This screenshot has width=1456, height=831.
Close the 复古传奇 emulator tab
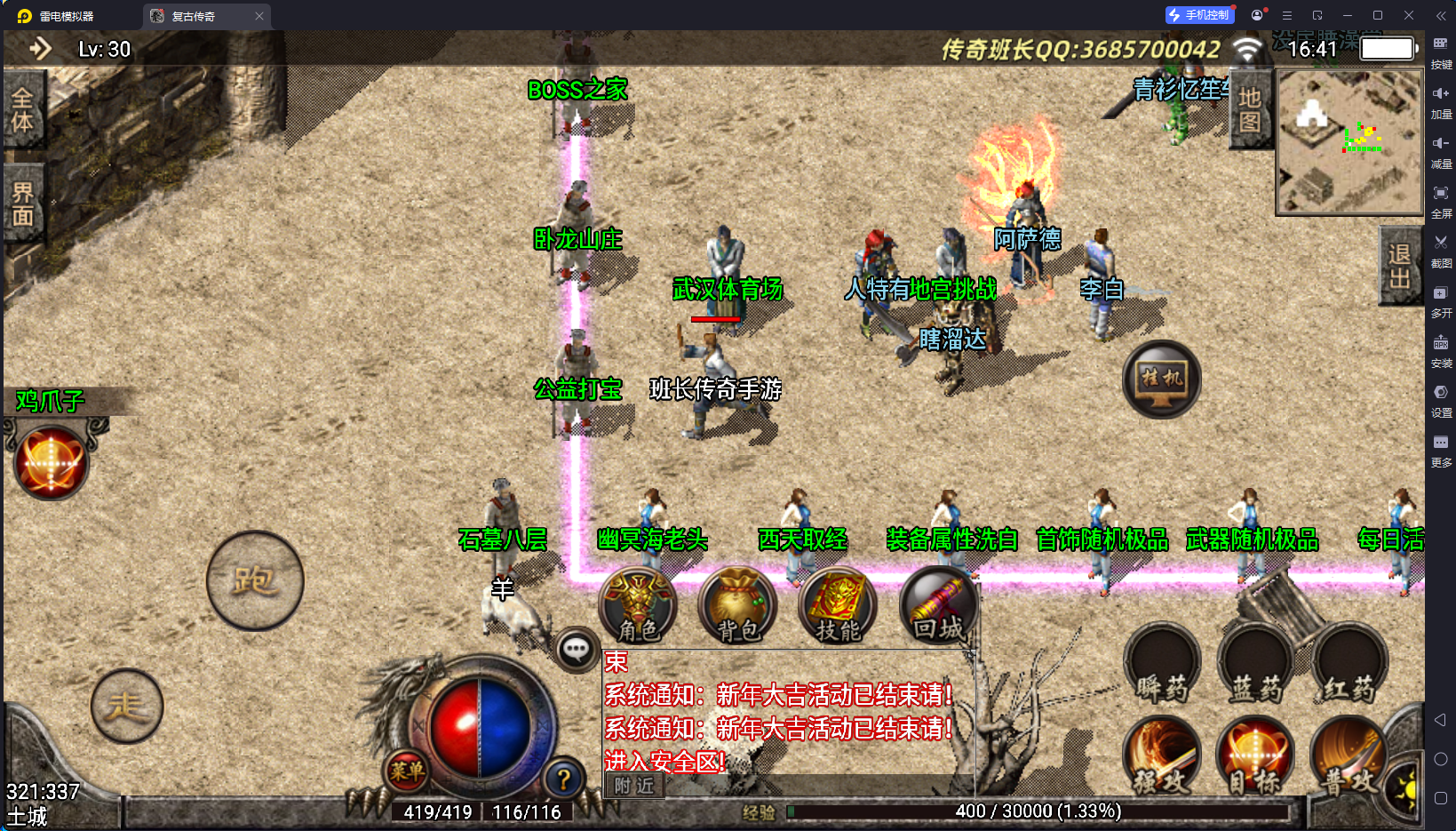coord(259,16)
